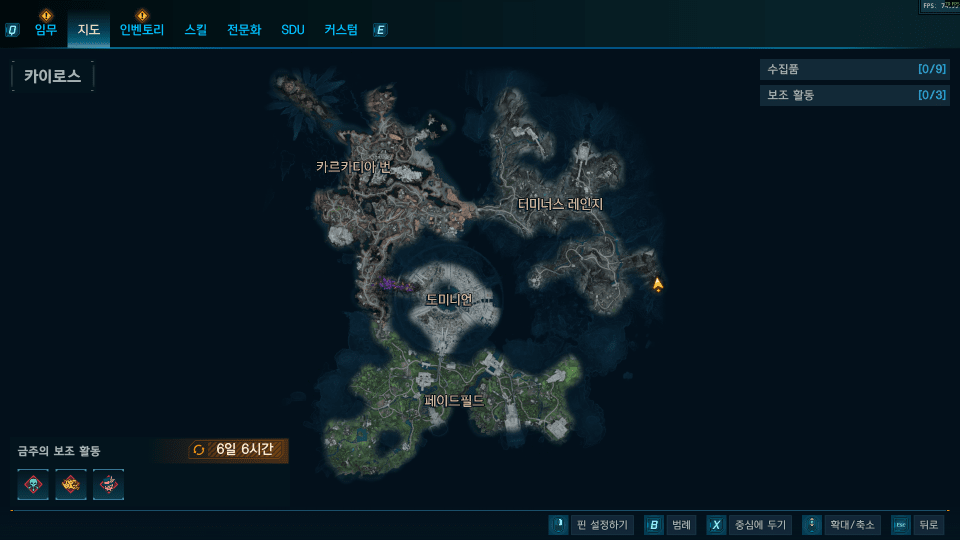Go back with the 뒤로 button
The height and width of the screenshot is (540, 960).
(916, 525)
